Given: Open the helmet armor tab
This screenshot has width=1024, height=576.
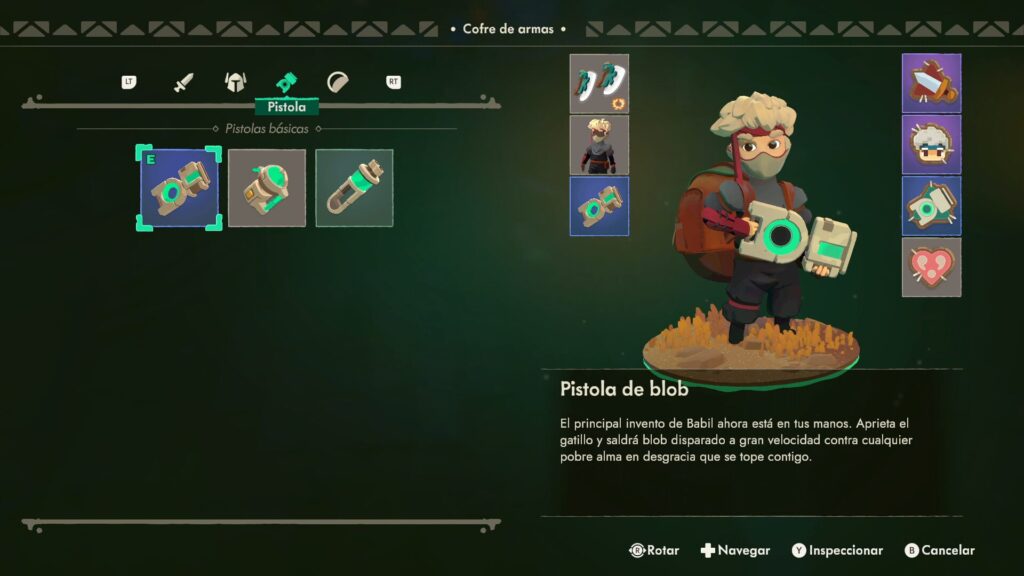Looking at the screenshot, I should tap(235, 82).
